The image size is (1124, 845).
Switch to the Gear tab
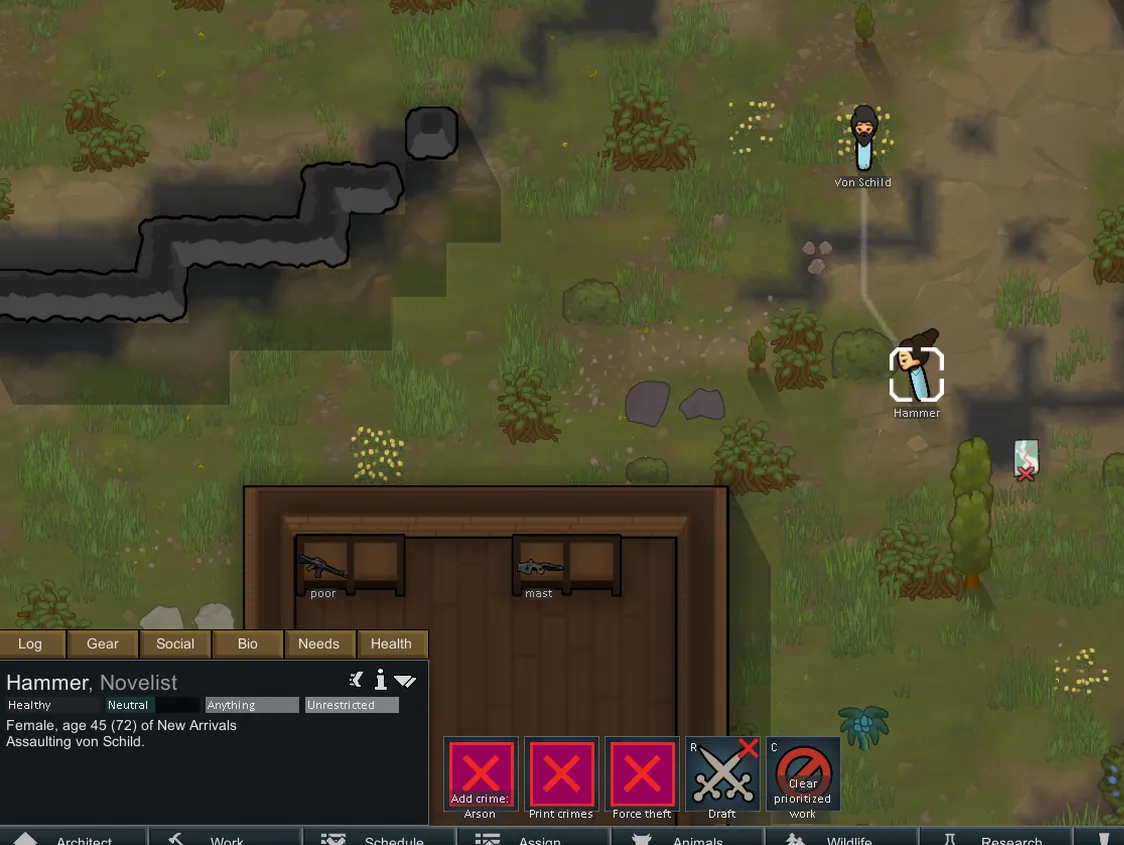pyautogui.click(x=102, y=644)
